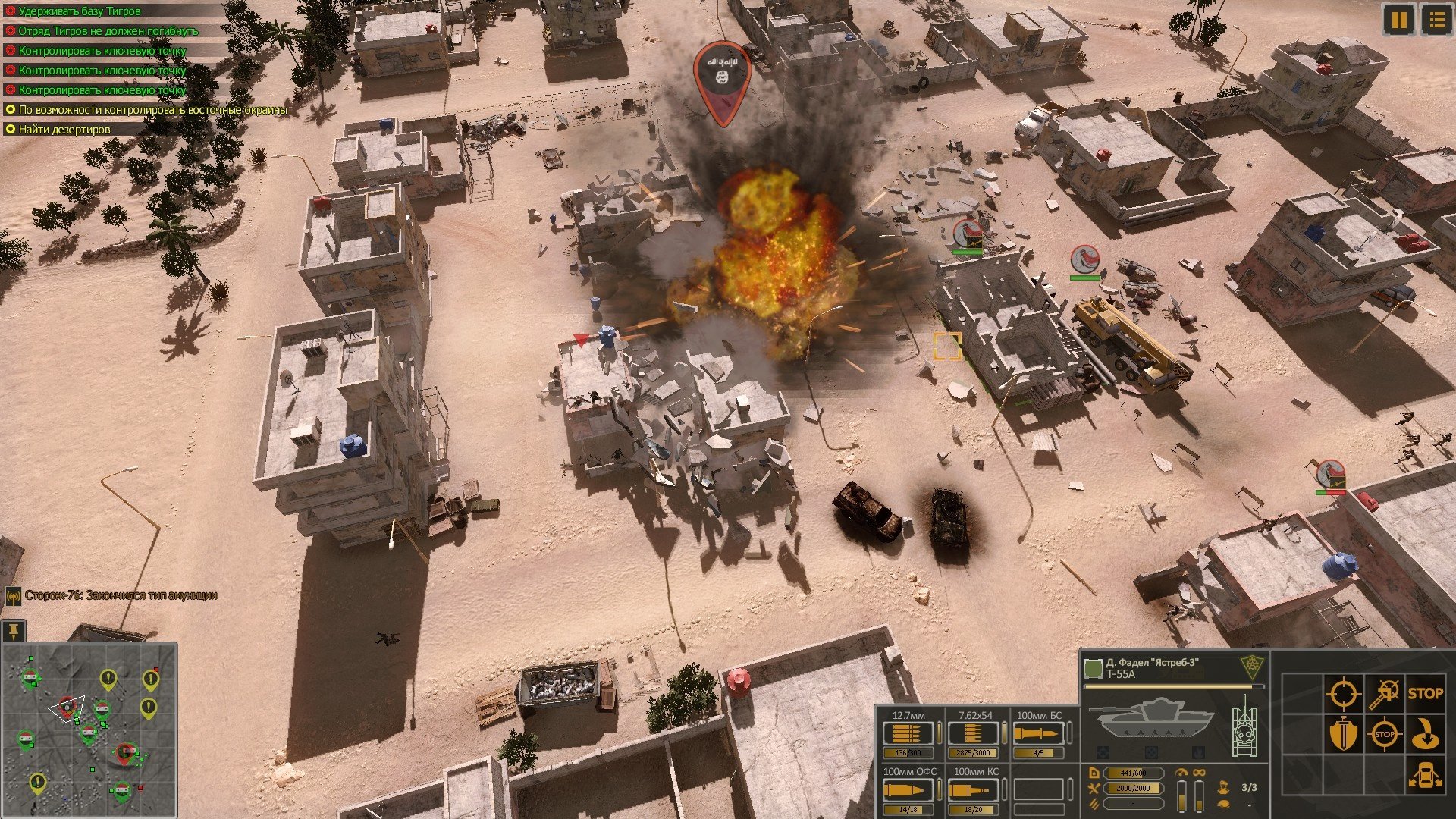Activate the shield-and-sword defend command
This screenshot has height=819, width=1456.
point(1342,734)
